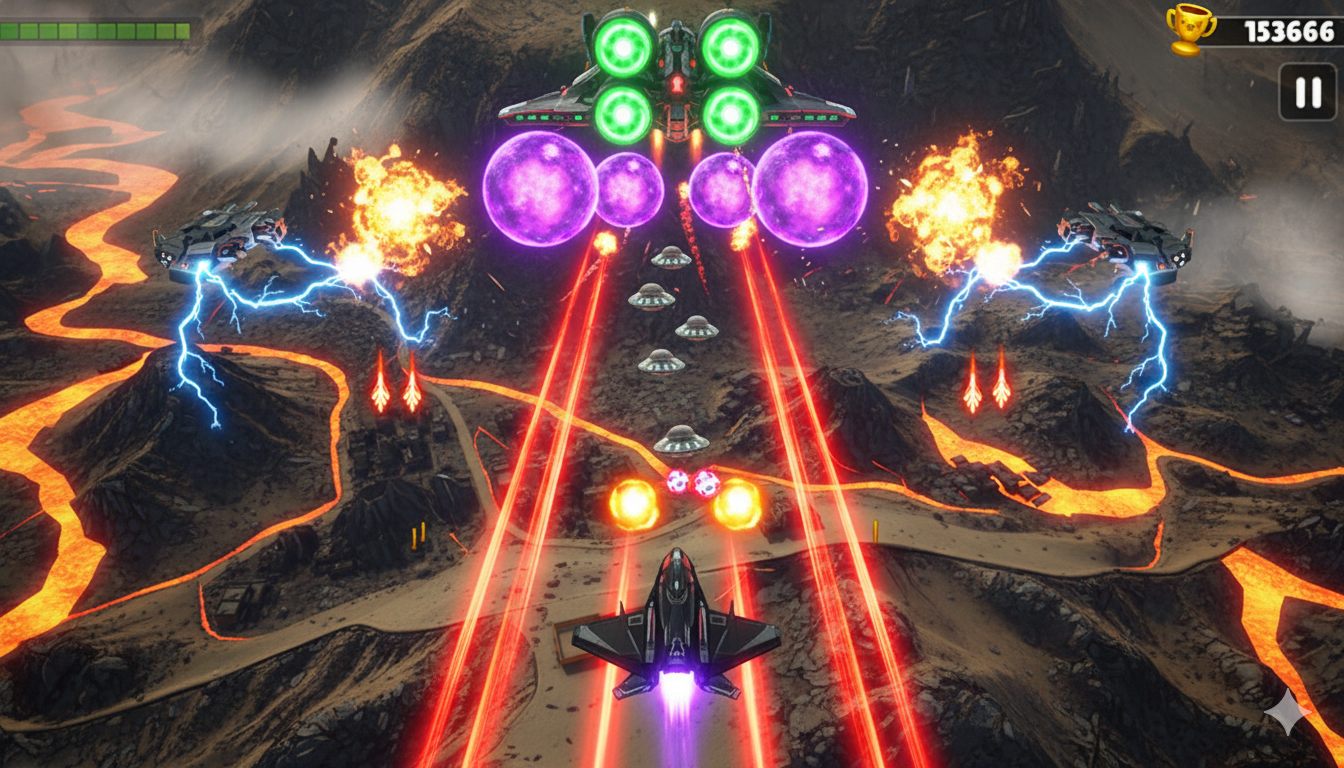
Task: Pause the game with the pause button
Action: pos(1308,92)
